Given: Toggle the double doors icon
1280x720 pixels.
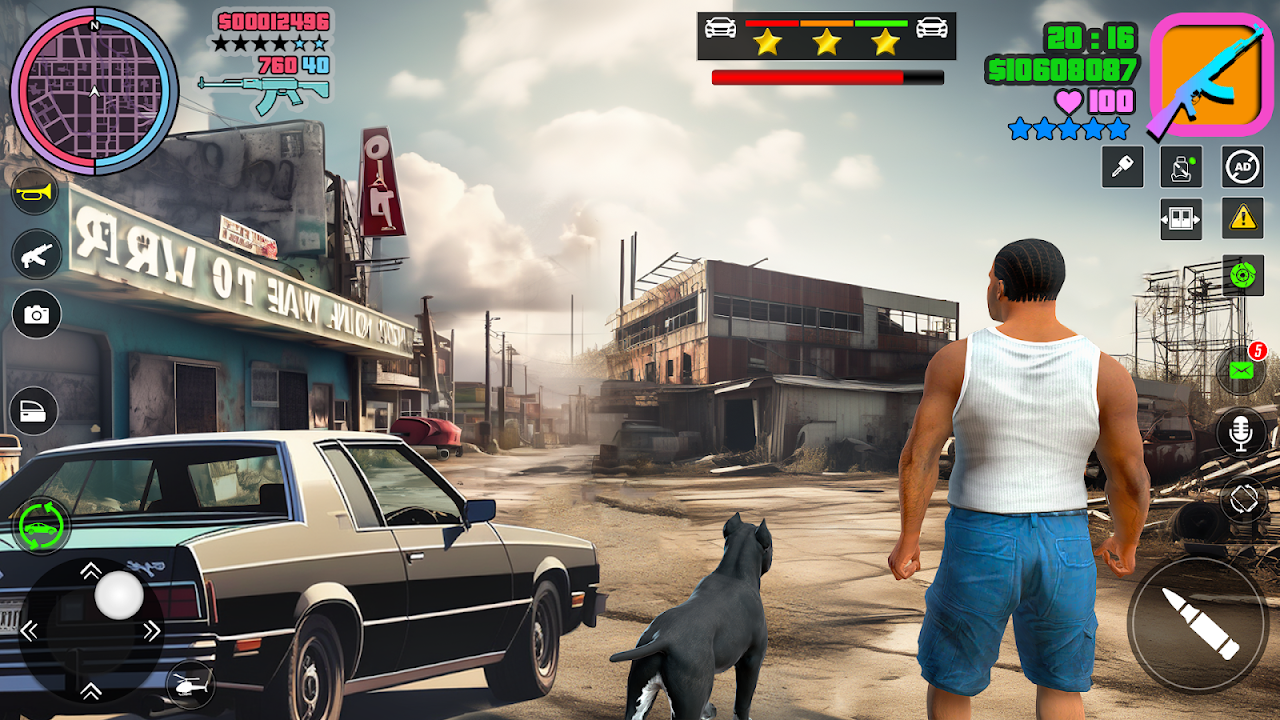Looking at the screenshot, I should (1181, 218).
